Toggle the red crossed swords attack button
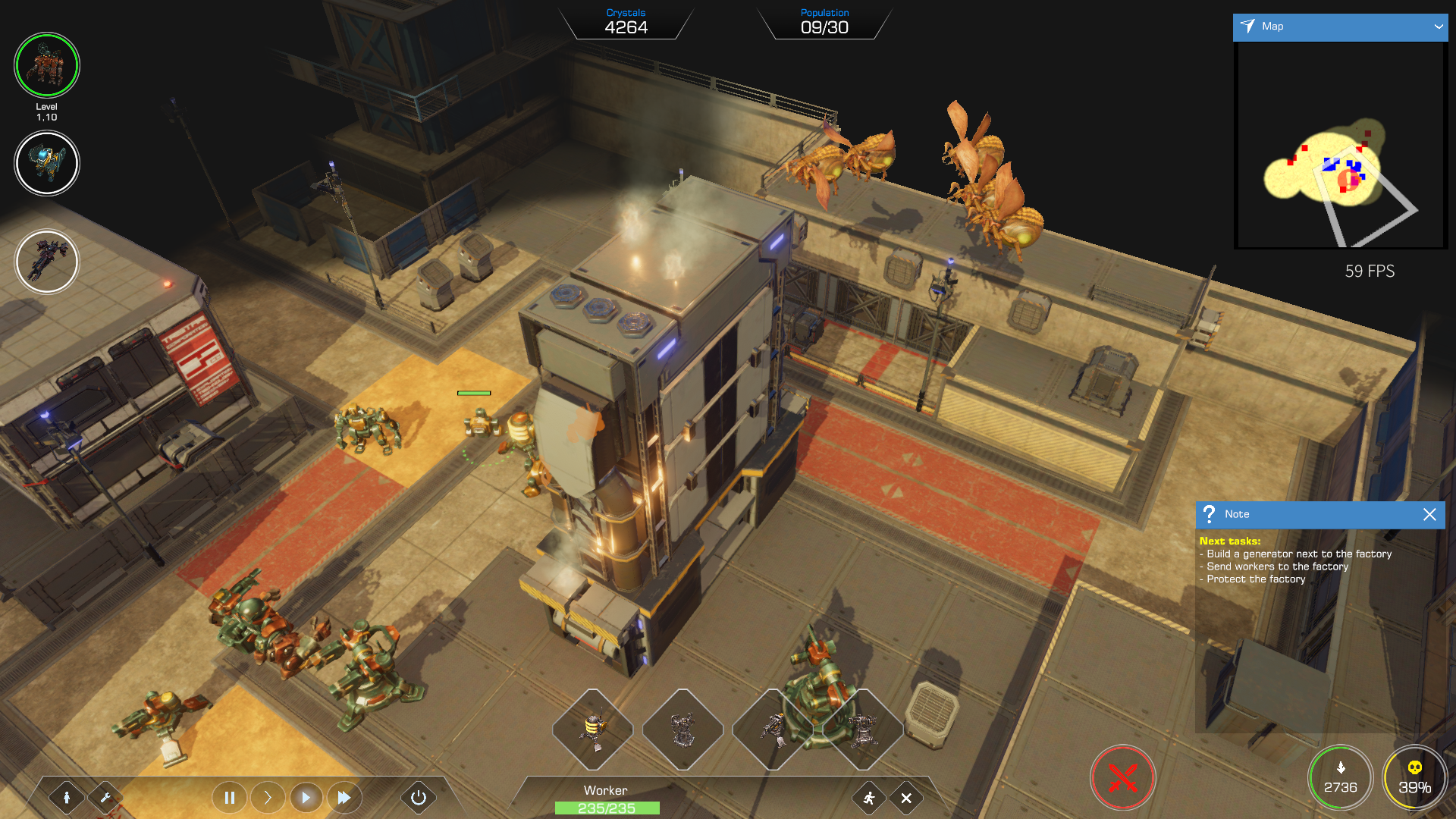Image resolution: width=1456 pixels, height=819 pixels. tap(1122, 778)
